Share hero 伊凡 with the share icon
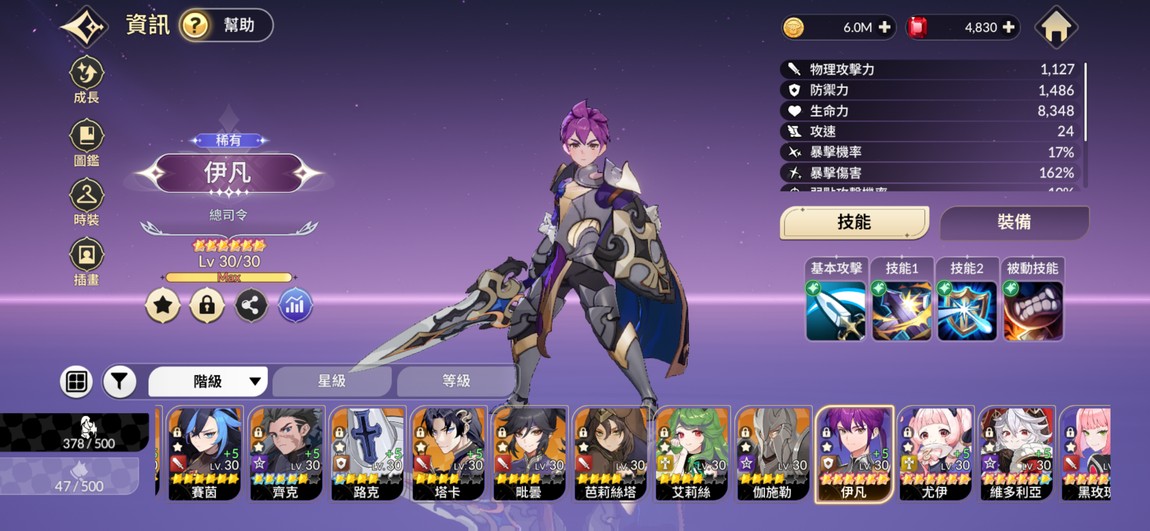The height and width of the screenshot is (531, 1150). click(251, 305)
